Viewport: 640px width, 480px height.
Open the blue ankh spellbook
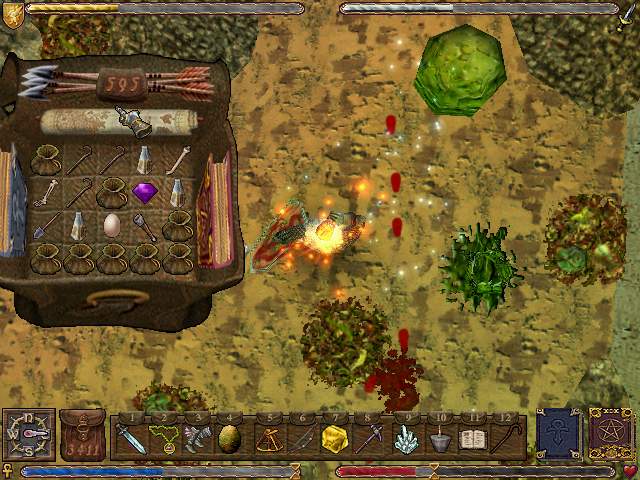(557, 434)
